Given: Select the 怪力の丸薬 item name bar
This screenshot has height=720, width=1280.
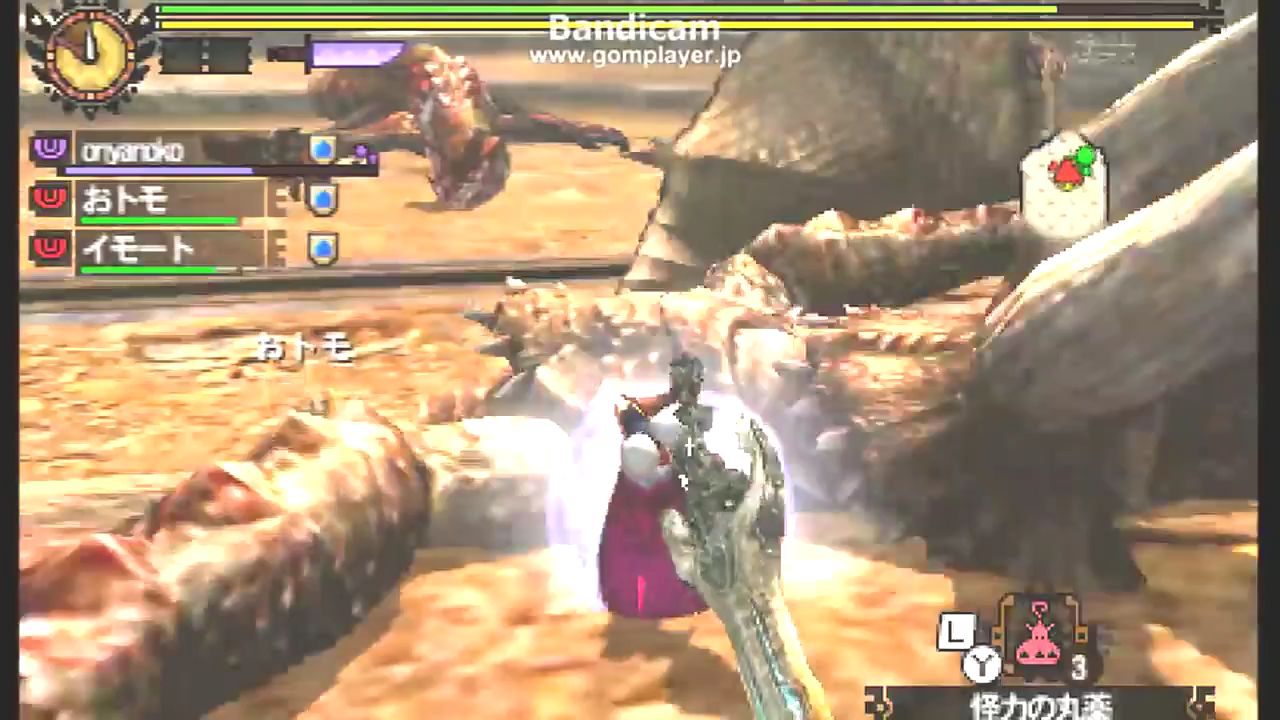Looking at the screenshot, I should click(x=1038, y=704).
